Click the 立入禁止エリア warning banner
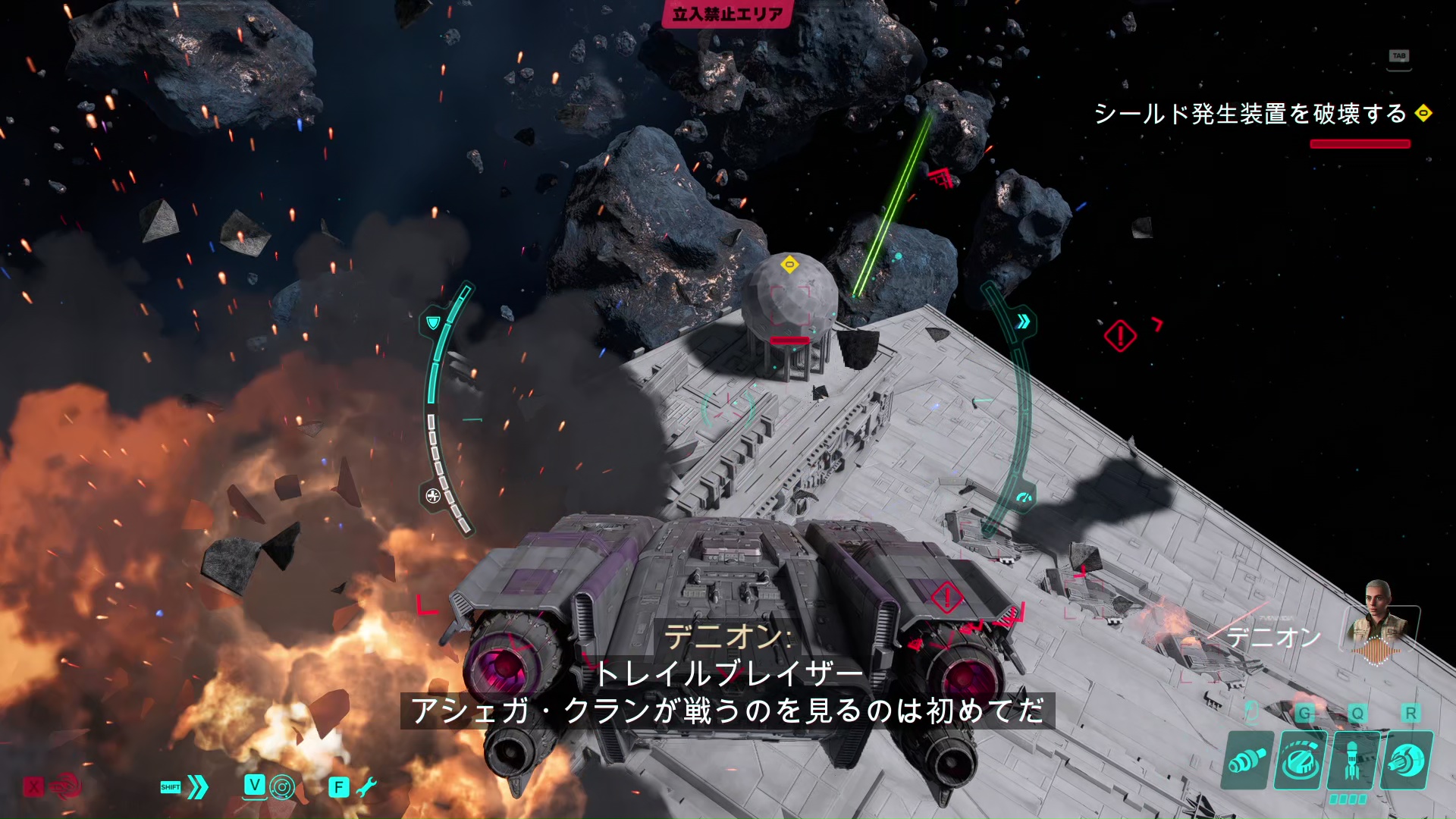The width and height of the screenshot is (1456, 819). coord(727,14)
